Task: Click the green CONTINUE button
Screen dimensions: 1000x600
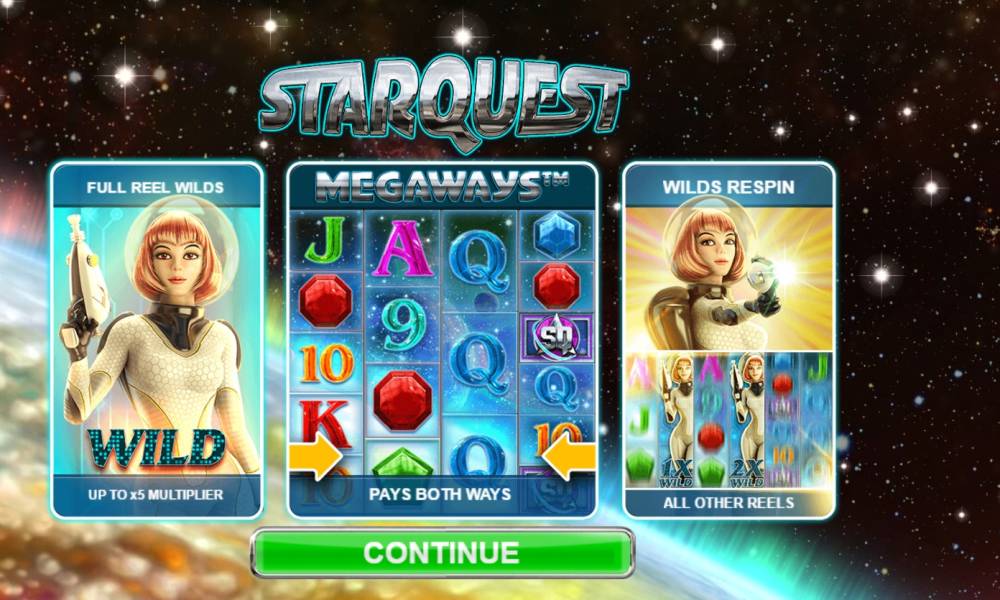Action: [441, 552]
